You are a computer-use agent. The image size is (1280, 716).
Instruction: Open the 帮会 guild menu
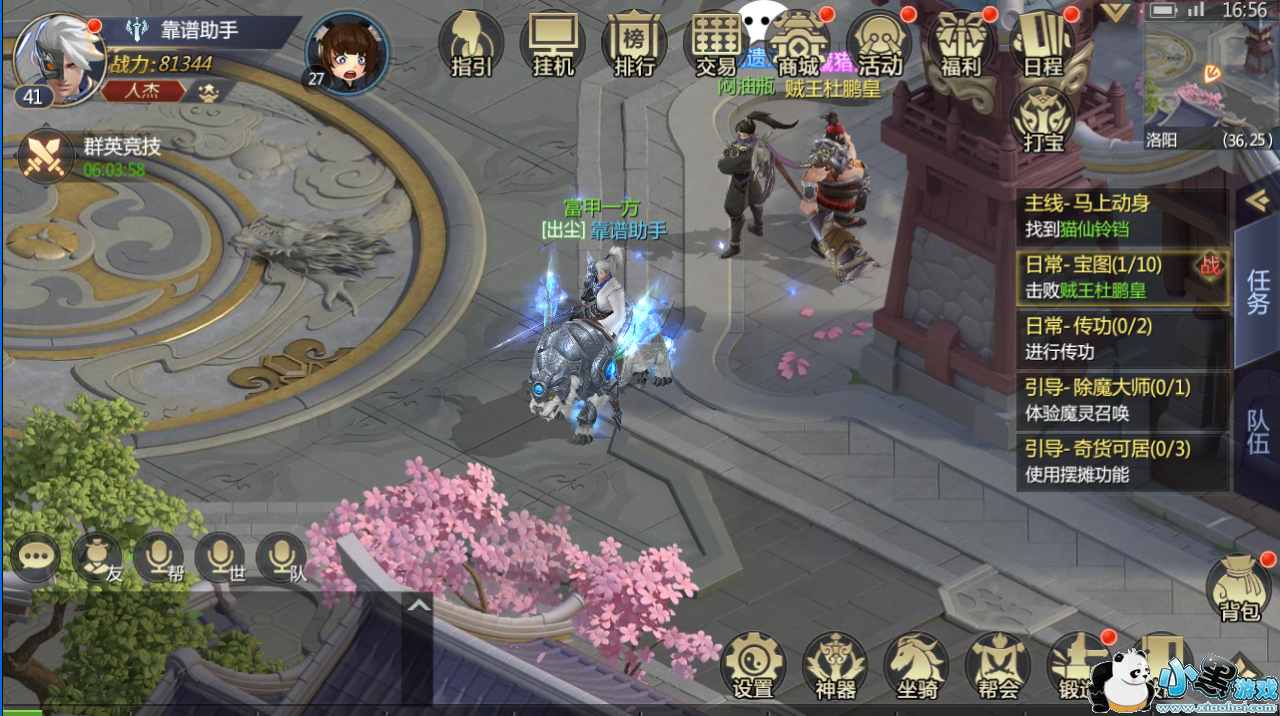(997, 665)
